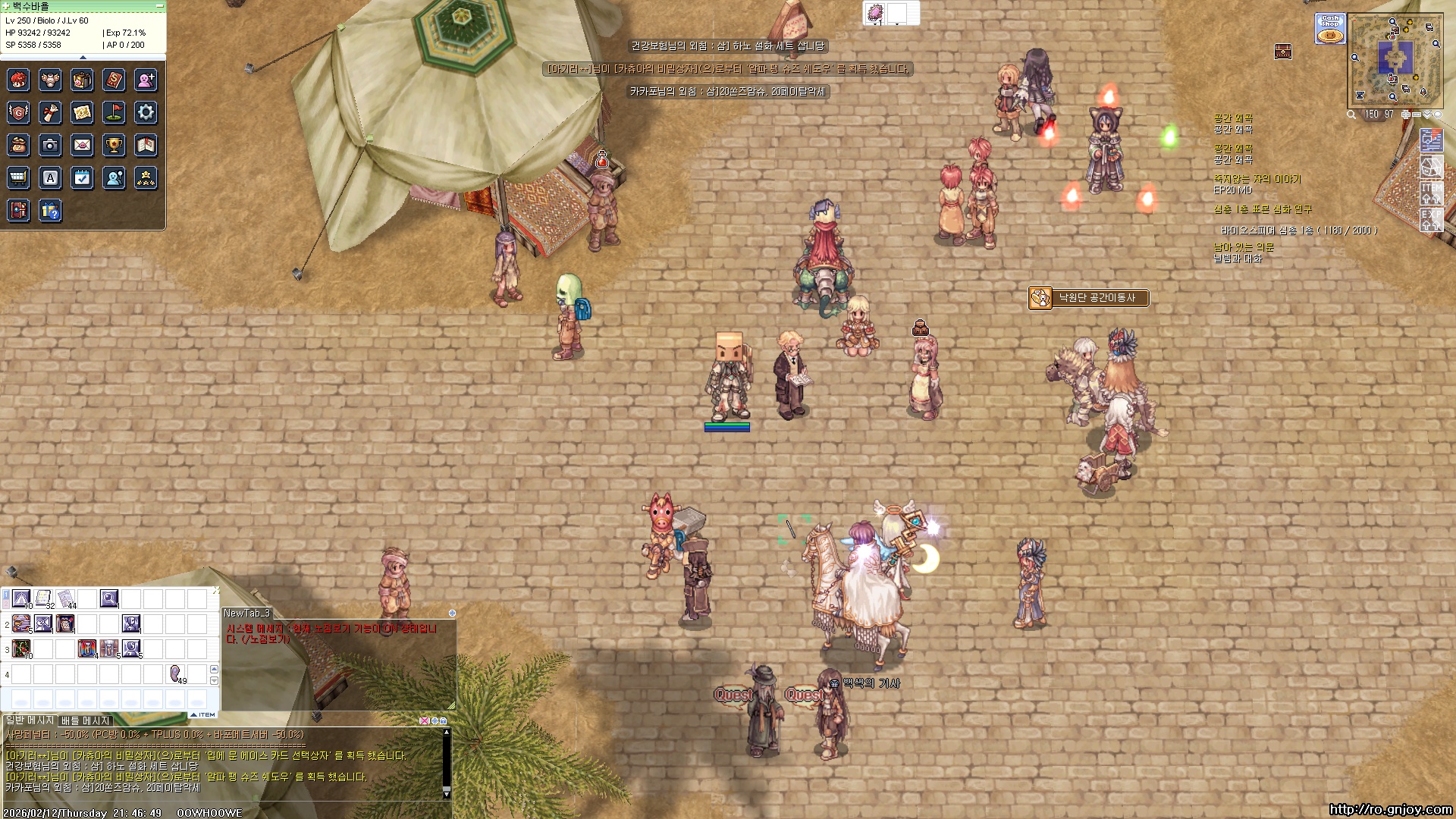
Task: Open the mail envelope icon
Action: click(82, 145)
